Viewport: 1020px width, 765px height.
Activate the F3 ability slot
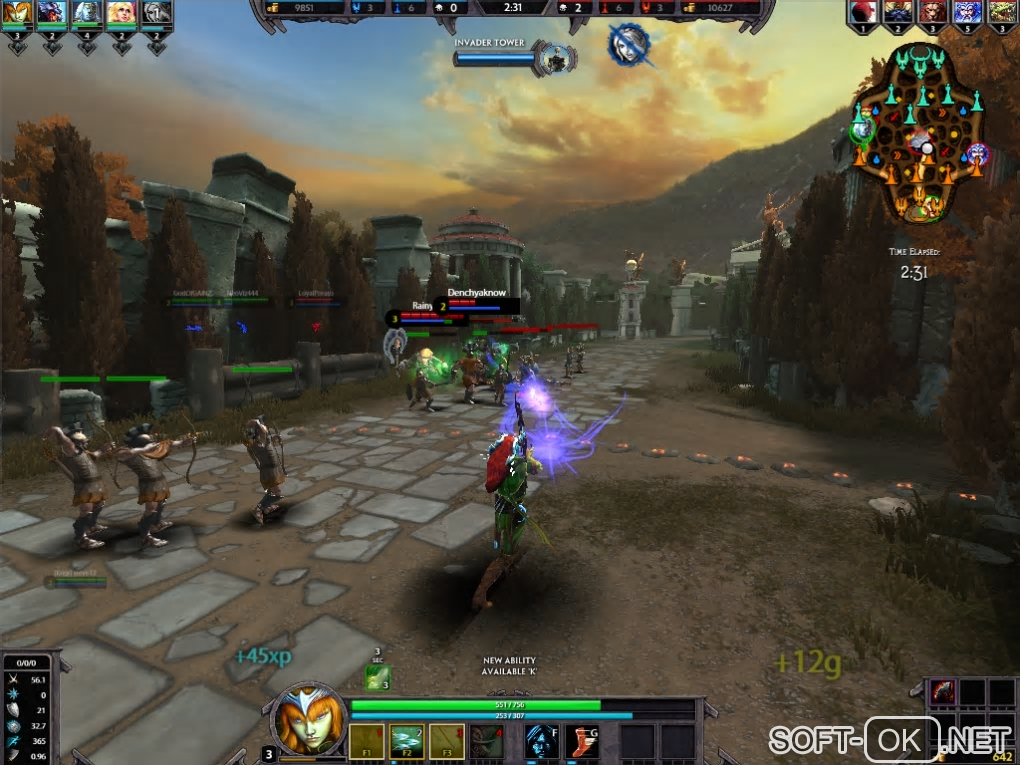(x=447, y=742)
